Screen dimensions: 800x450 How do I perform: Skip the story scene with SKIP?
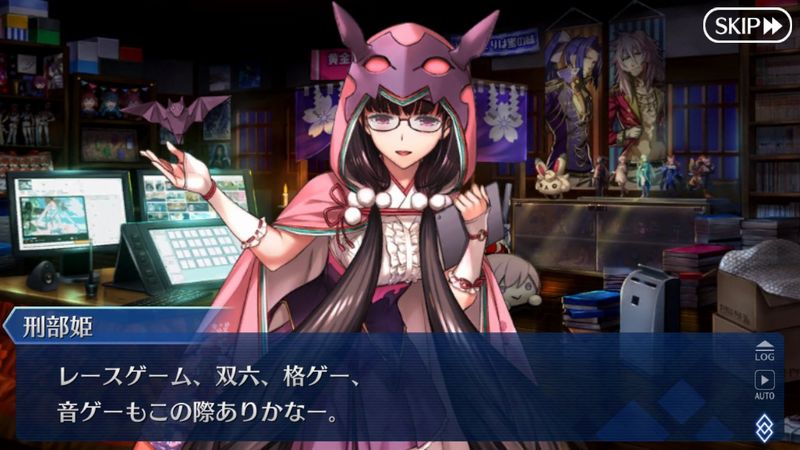(746, 25)
